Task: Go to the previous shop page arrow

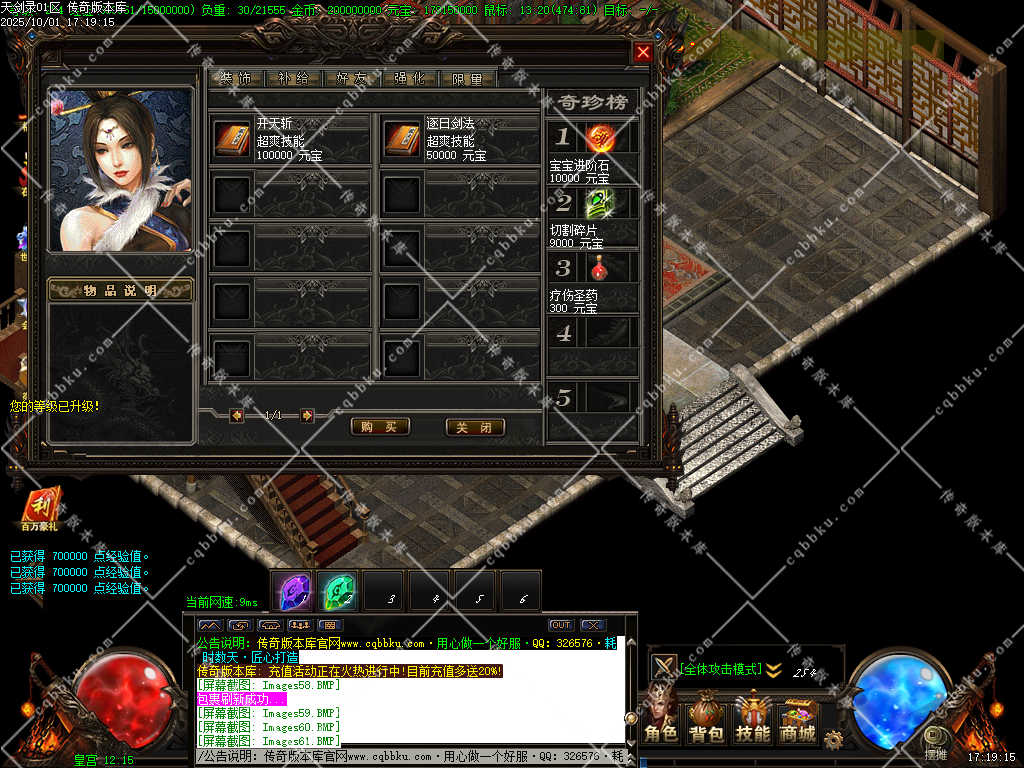Action: coord(237,415)
